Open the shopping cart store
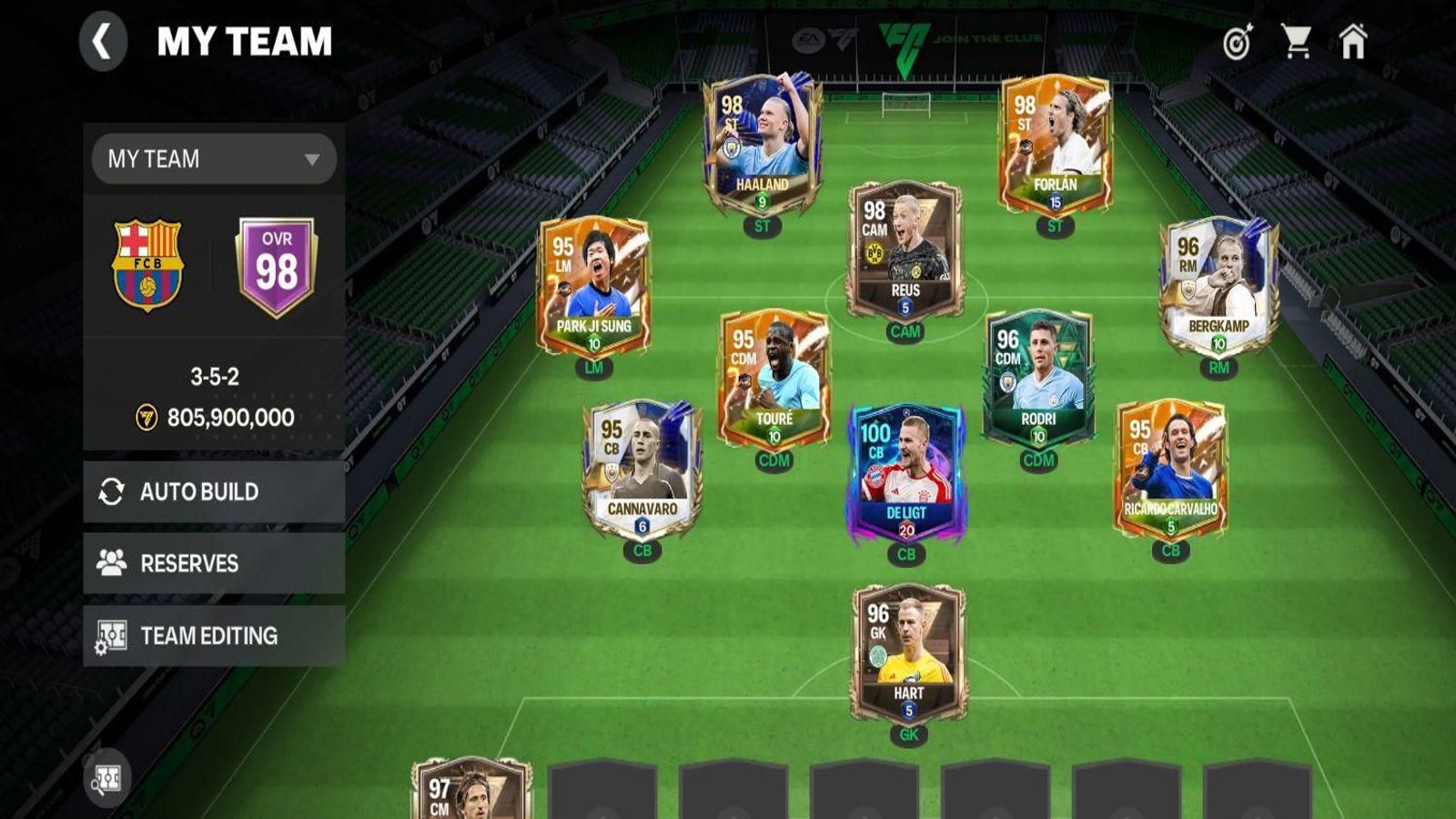1456x819 pixels. pos(1296,42)
